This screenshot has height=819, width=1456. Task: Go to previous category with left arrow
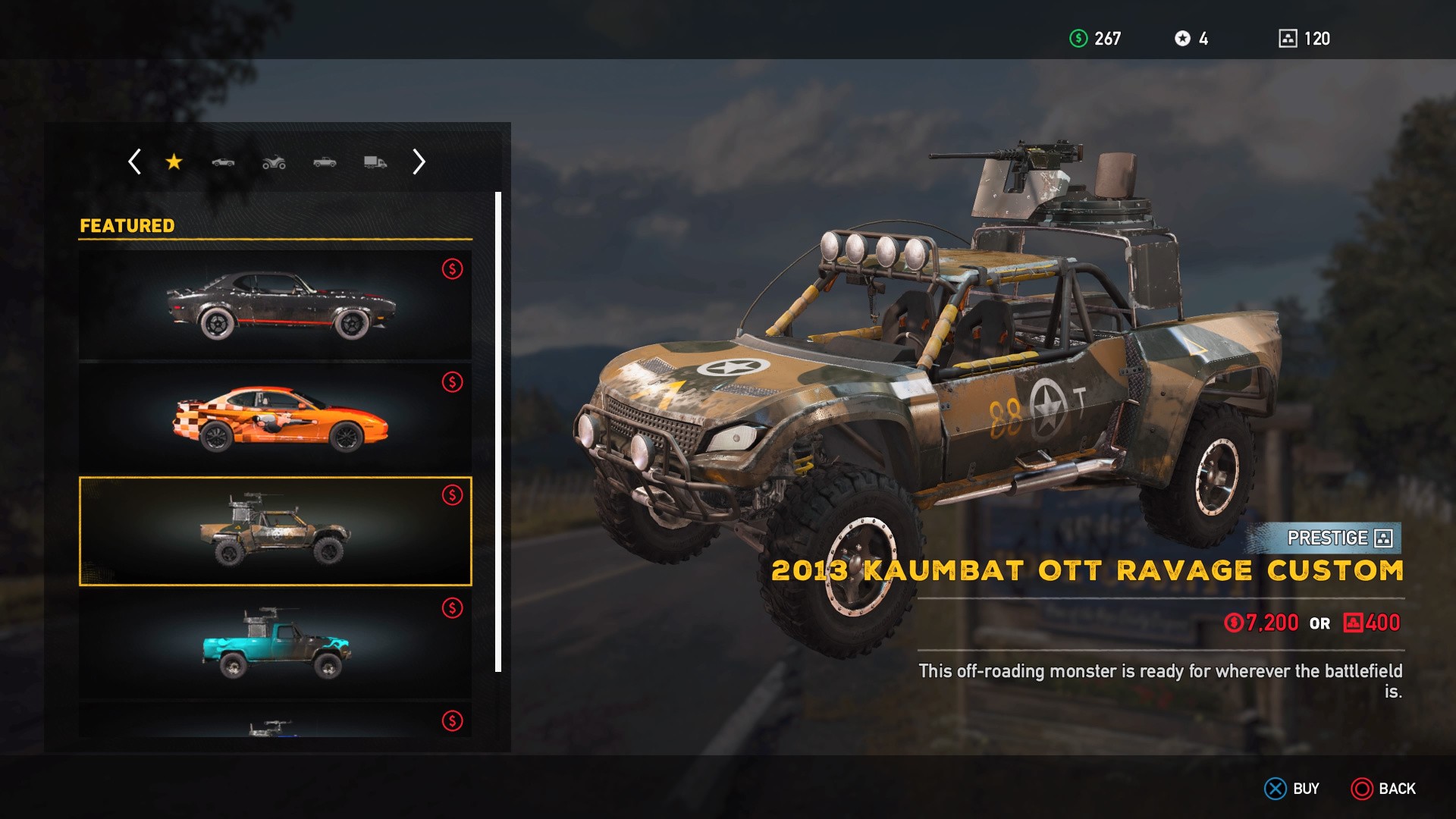tap(135, 162)
